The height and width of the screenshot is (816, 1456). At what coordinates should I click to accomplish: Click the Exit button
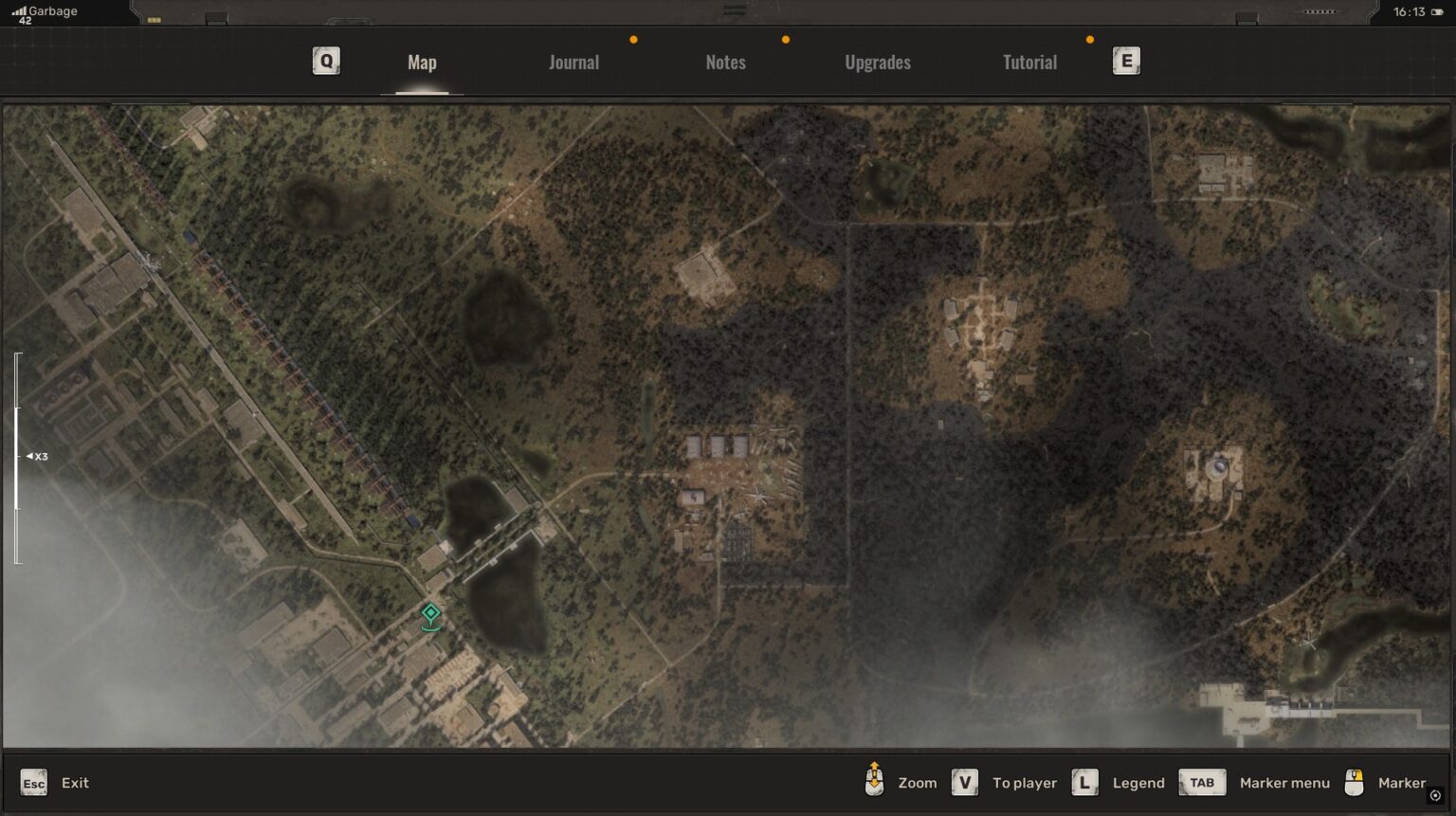tap(73, 783)
